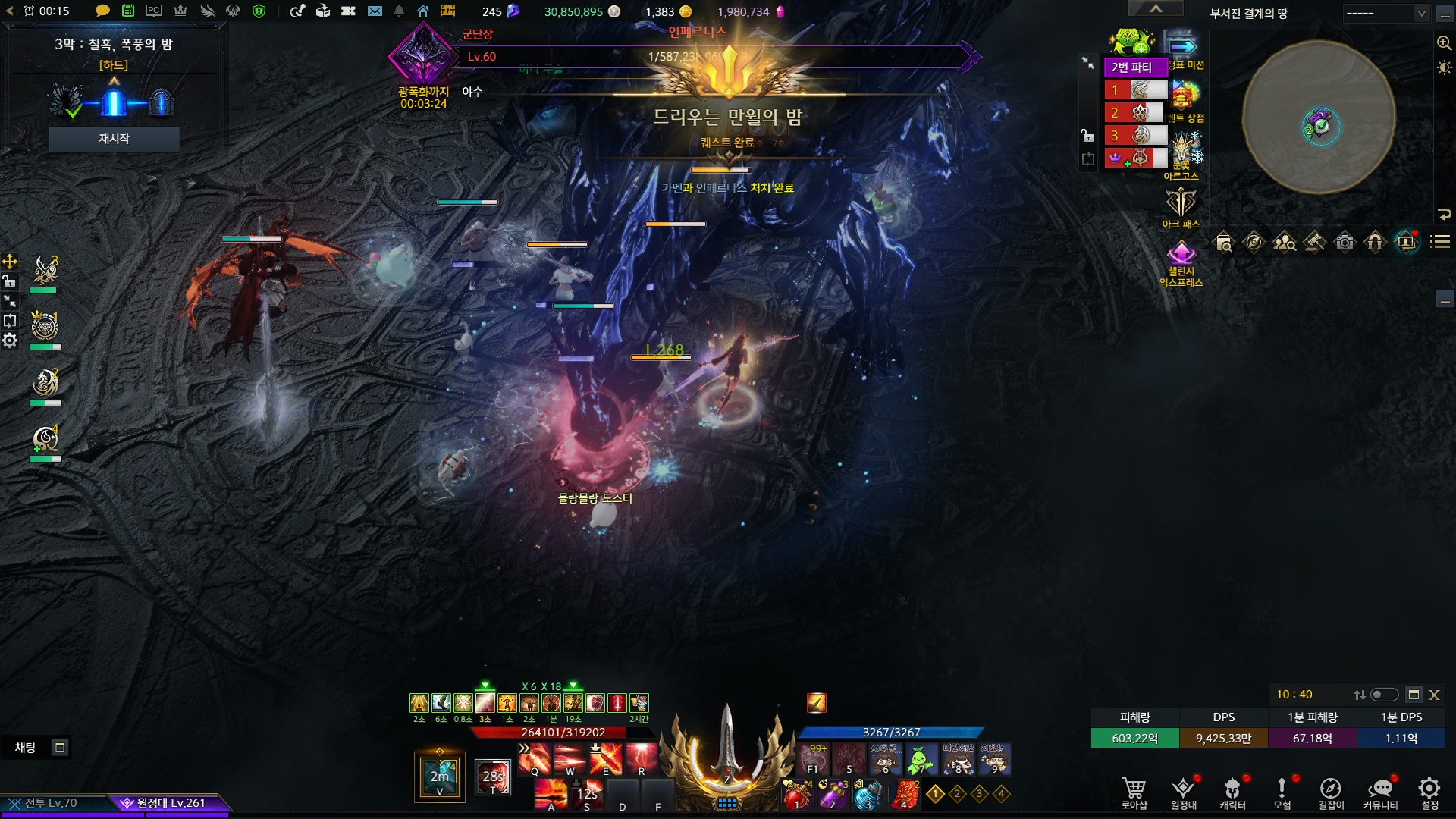Open the 아크 패스 Ark Pass icon
1456x819 pixels.
click(1181, 206)
